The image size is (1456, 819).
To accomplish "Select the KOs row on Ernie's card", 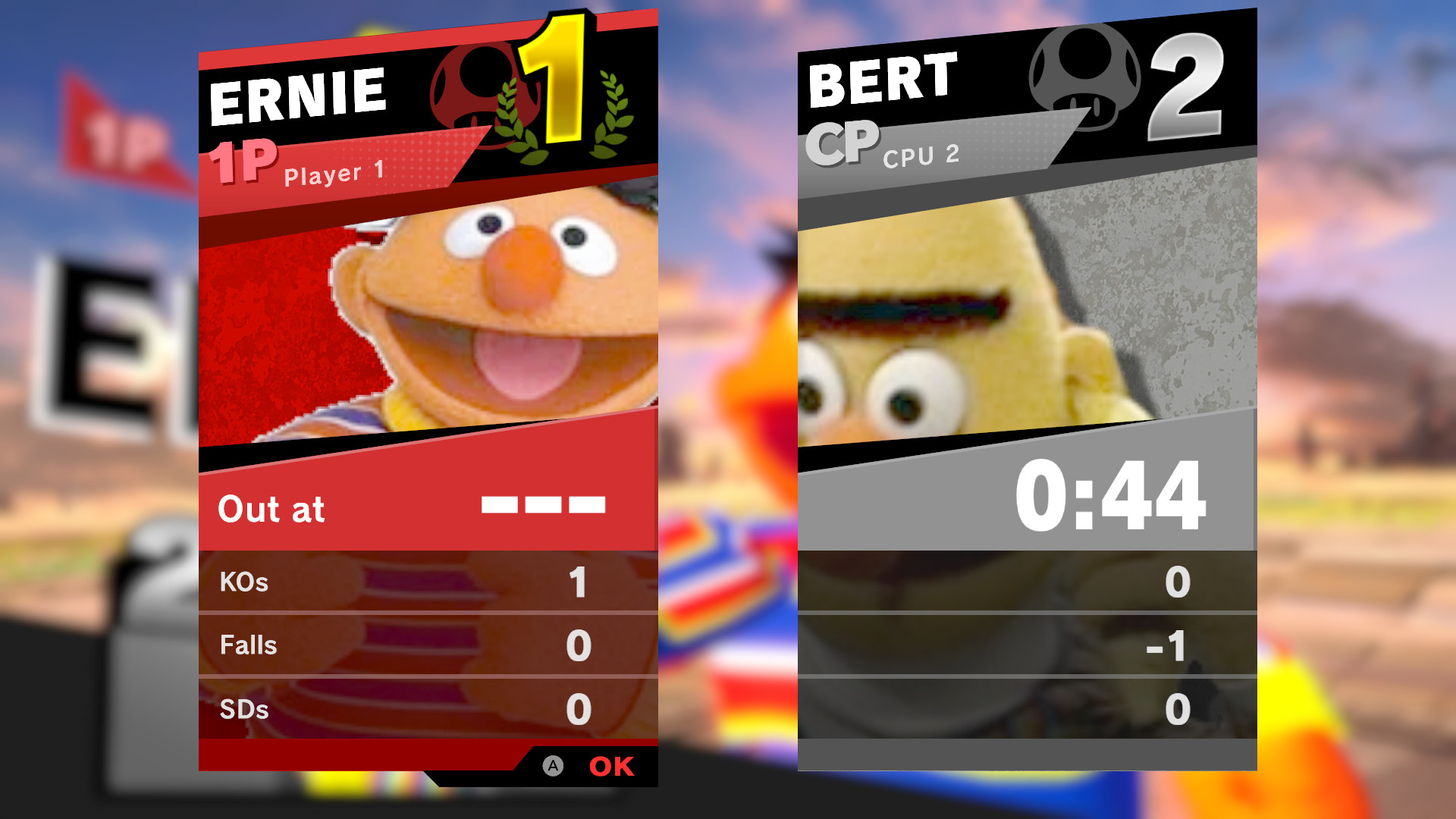I will [425, 582].
